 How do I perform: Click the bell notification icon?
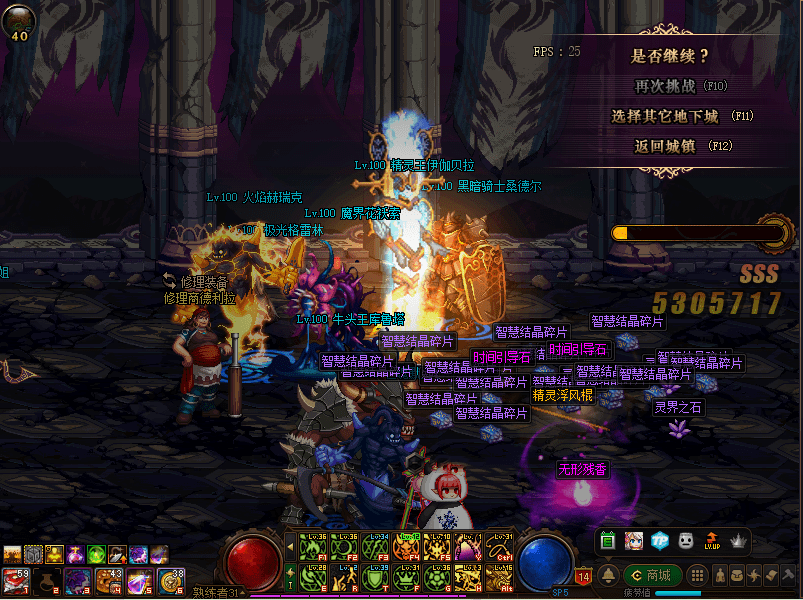click(x=607, y=575)
